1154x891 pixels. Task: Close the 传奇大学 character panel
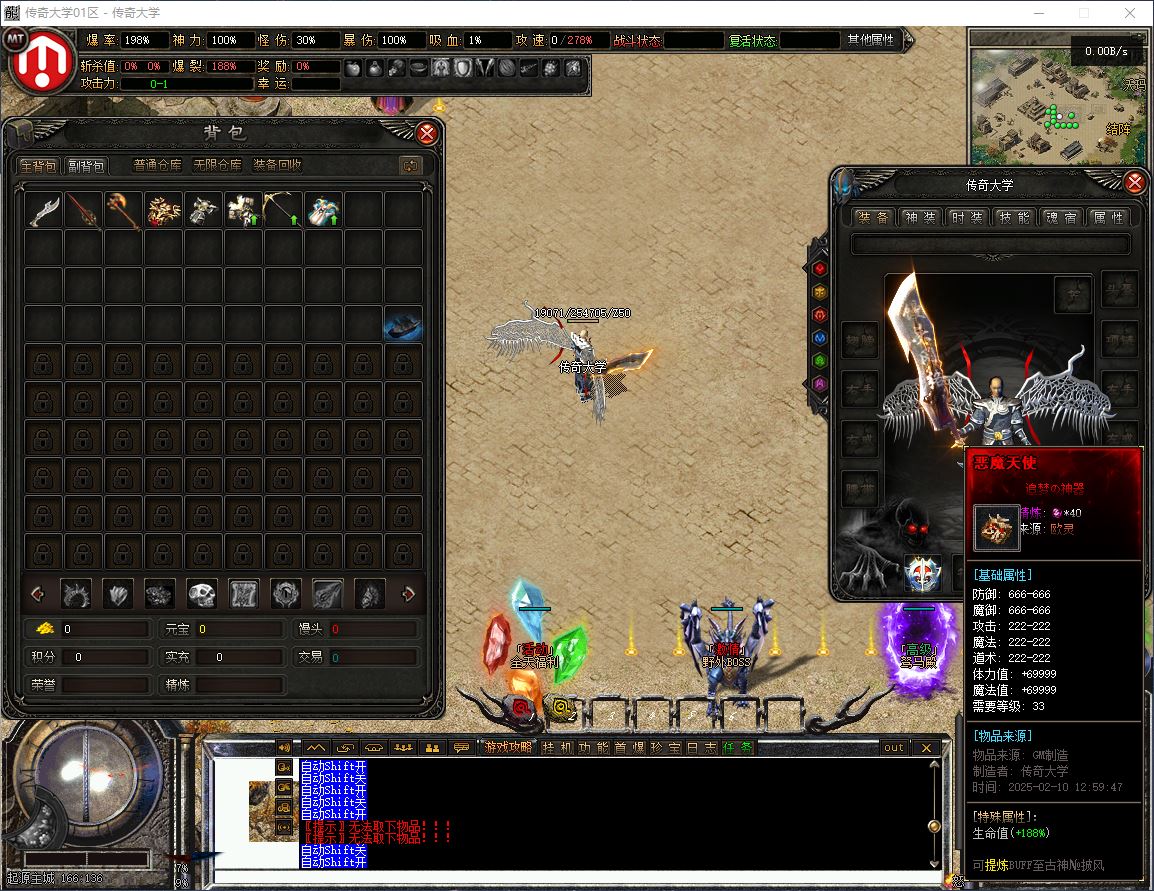(1134, 183)
